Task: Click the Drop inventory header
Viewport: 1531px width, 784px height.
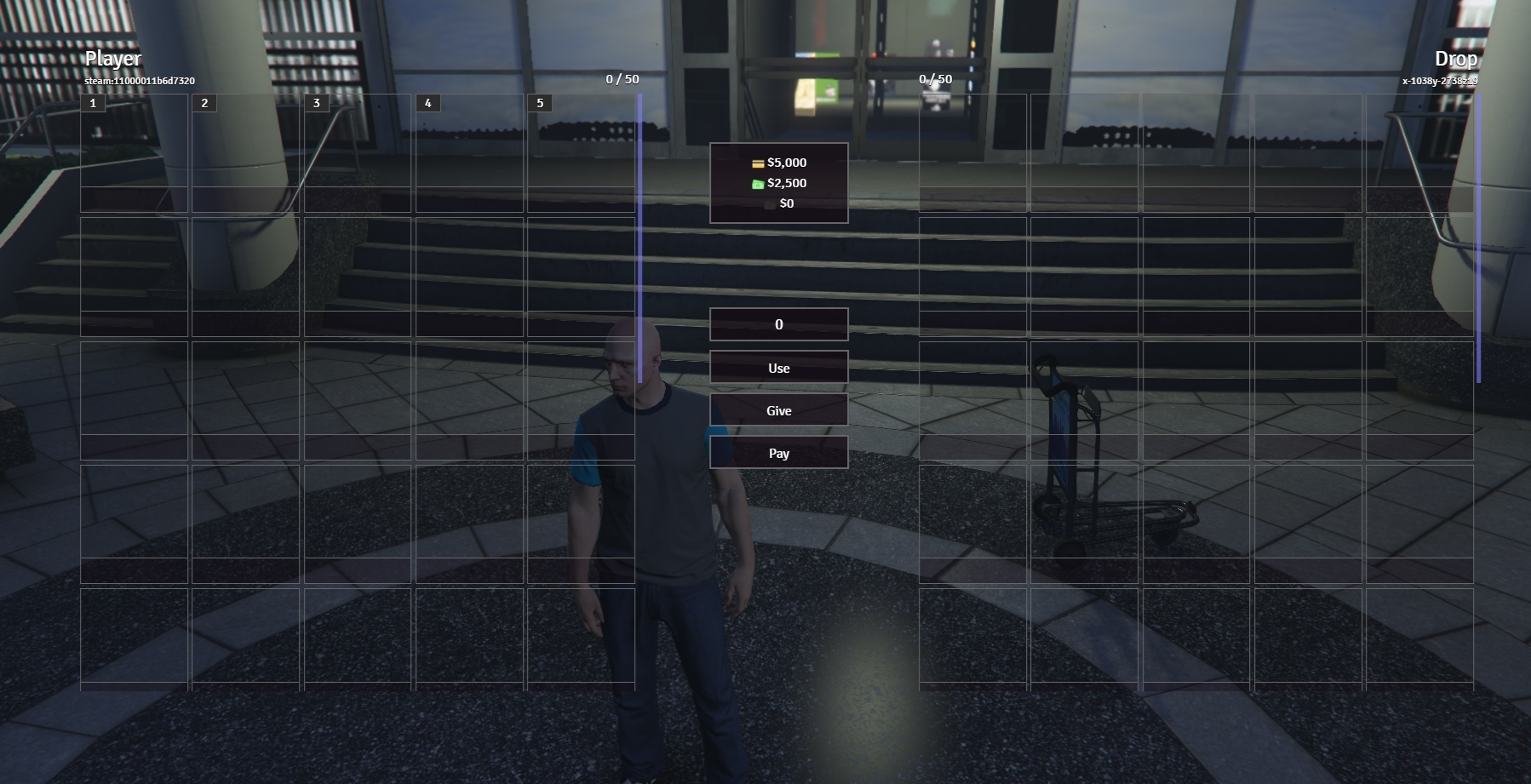Action: (x=1458, y=59)
